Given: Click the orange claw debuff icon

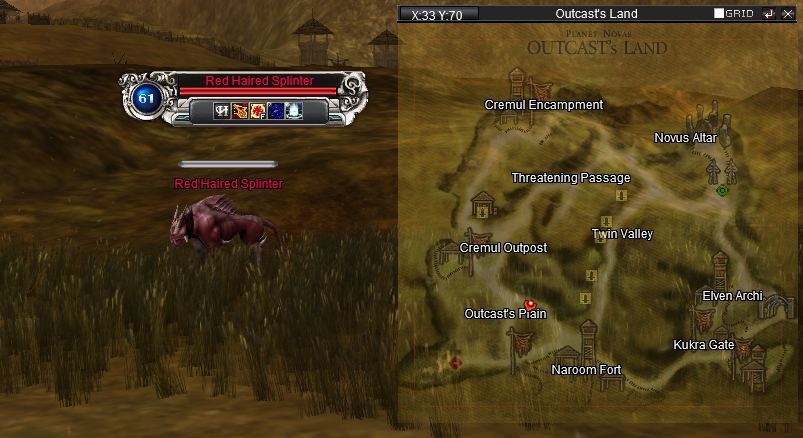Looking at the screenshot, I should pos(241,111).
